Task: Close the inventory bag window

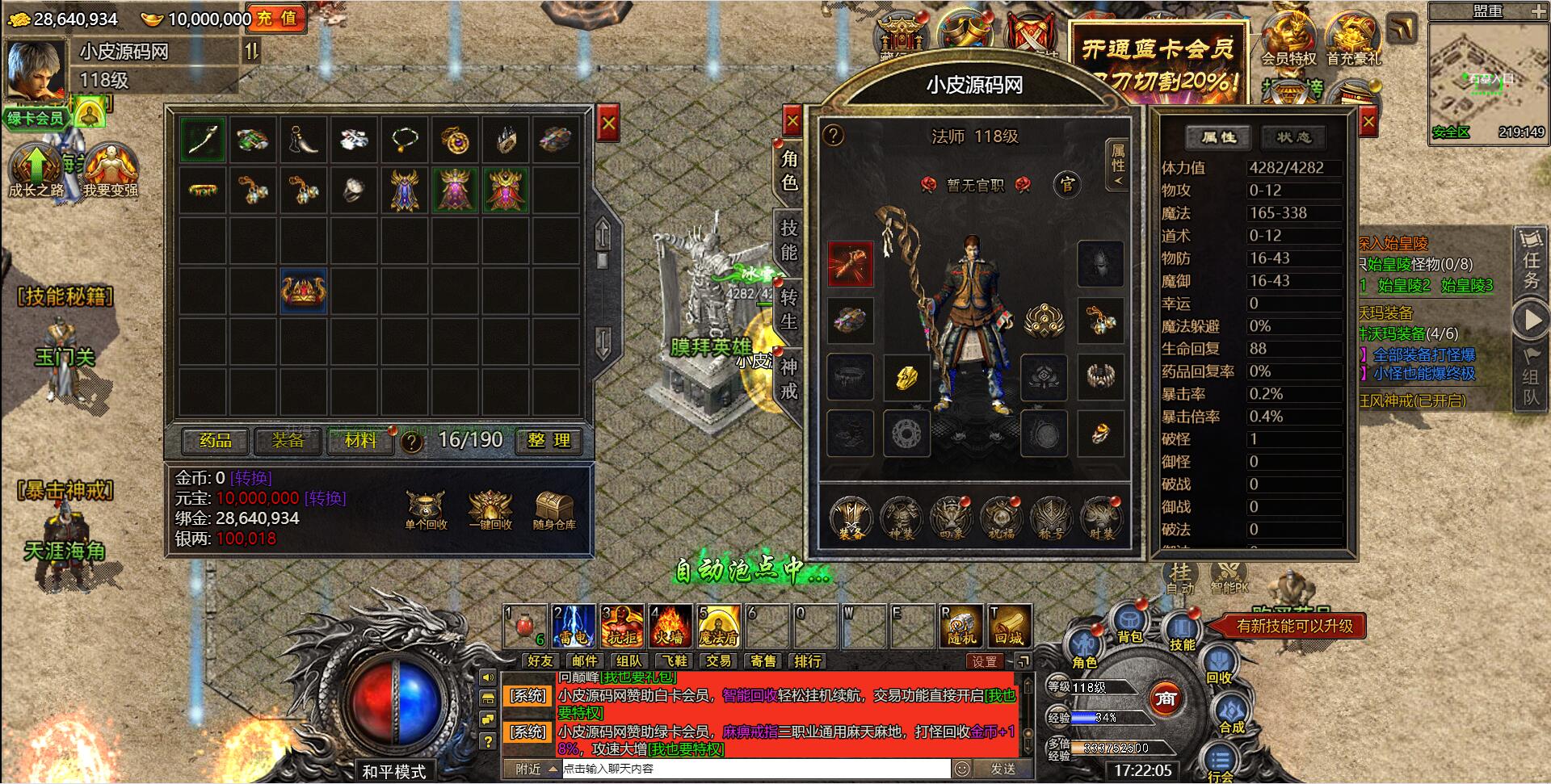Action: click(608, 124)
